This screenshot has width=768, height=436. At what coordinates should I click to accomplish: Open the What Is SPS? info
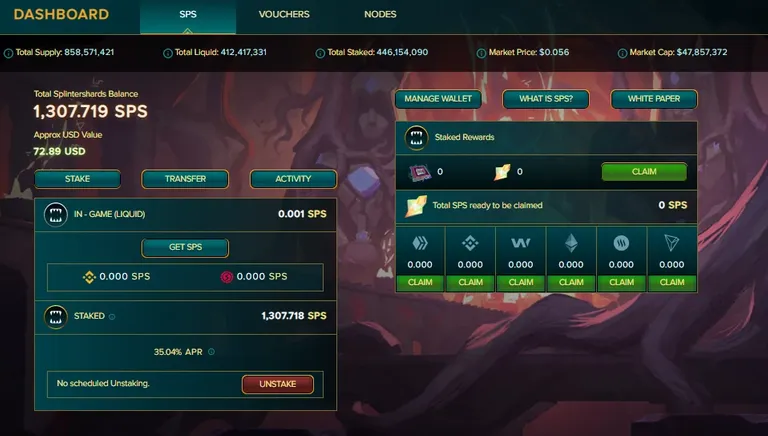pyautogui.click(x=545, y=99)
